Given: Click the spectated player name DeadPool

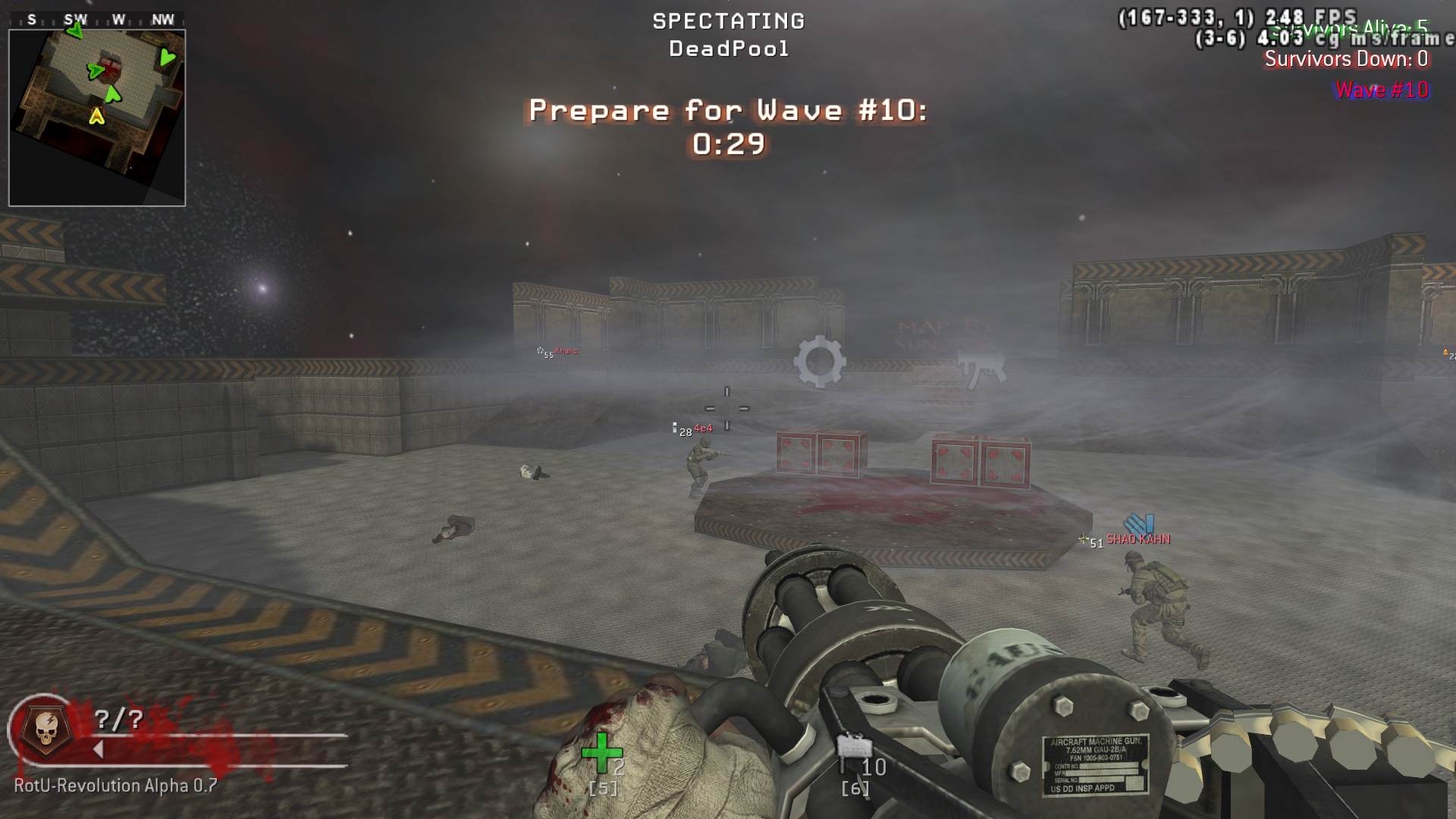Looking at the screenshot, I should coord(728,49).
